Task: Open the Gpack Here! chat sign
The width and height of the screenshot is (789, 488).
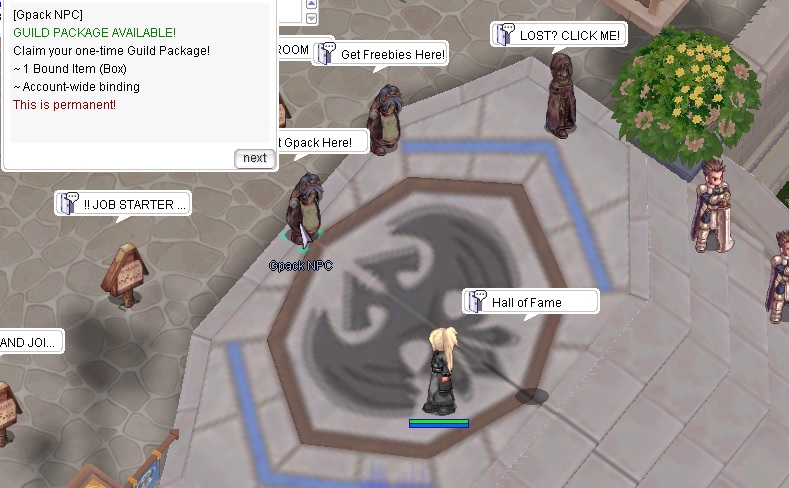Action: point(317,143)
